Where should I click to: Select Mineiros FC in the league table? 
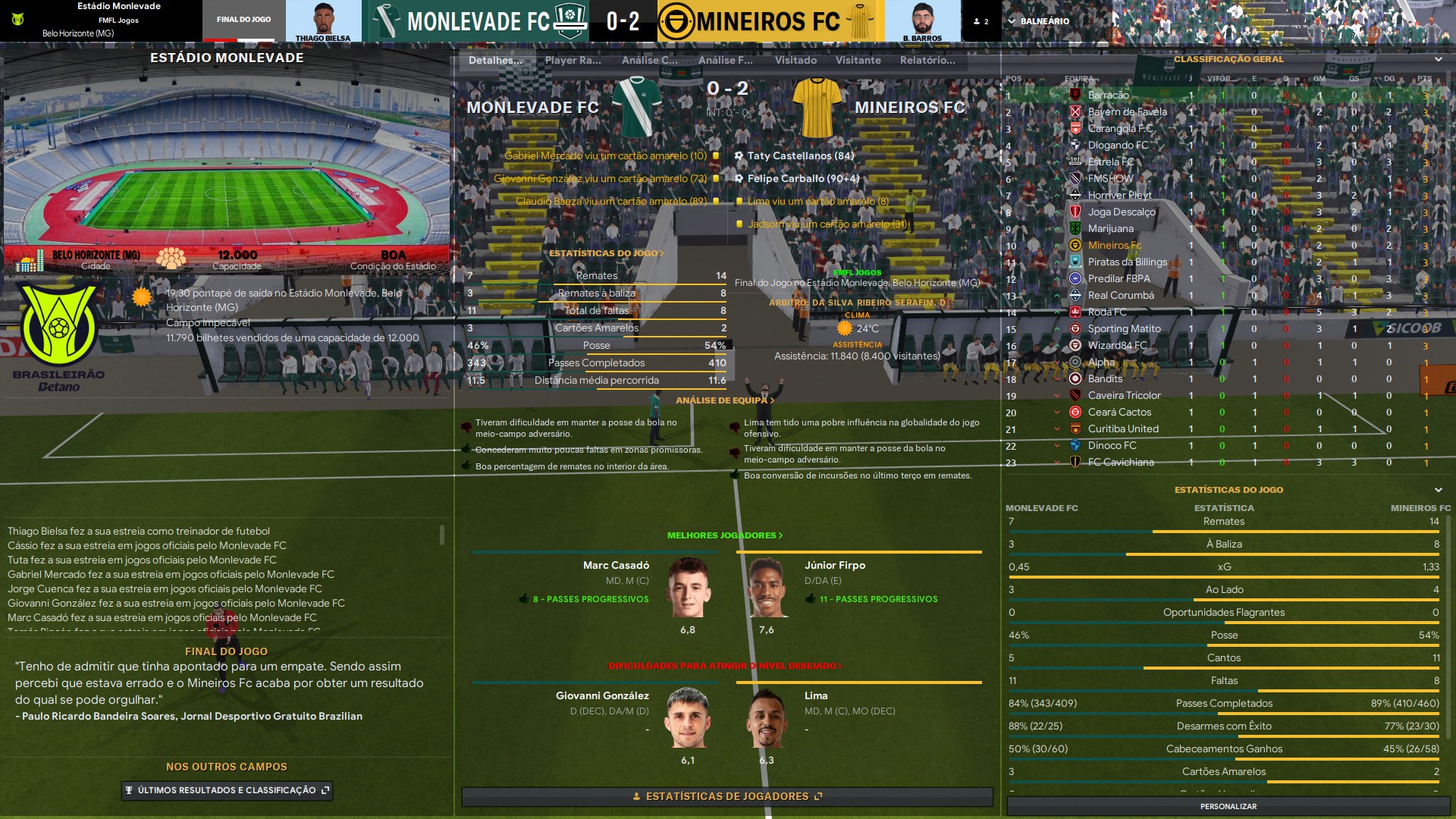1114,246
